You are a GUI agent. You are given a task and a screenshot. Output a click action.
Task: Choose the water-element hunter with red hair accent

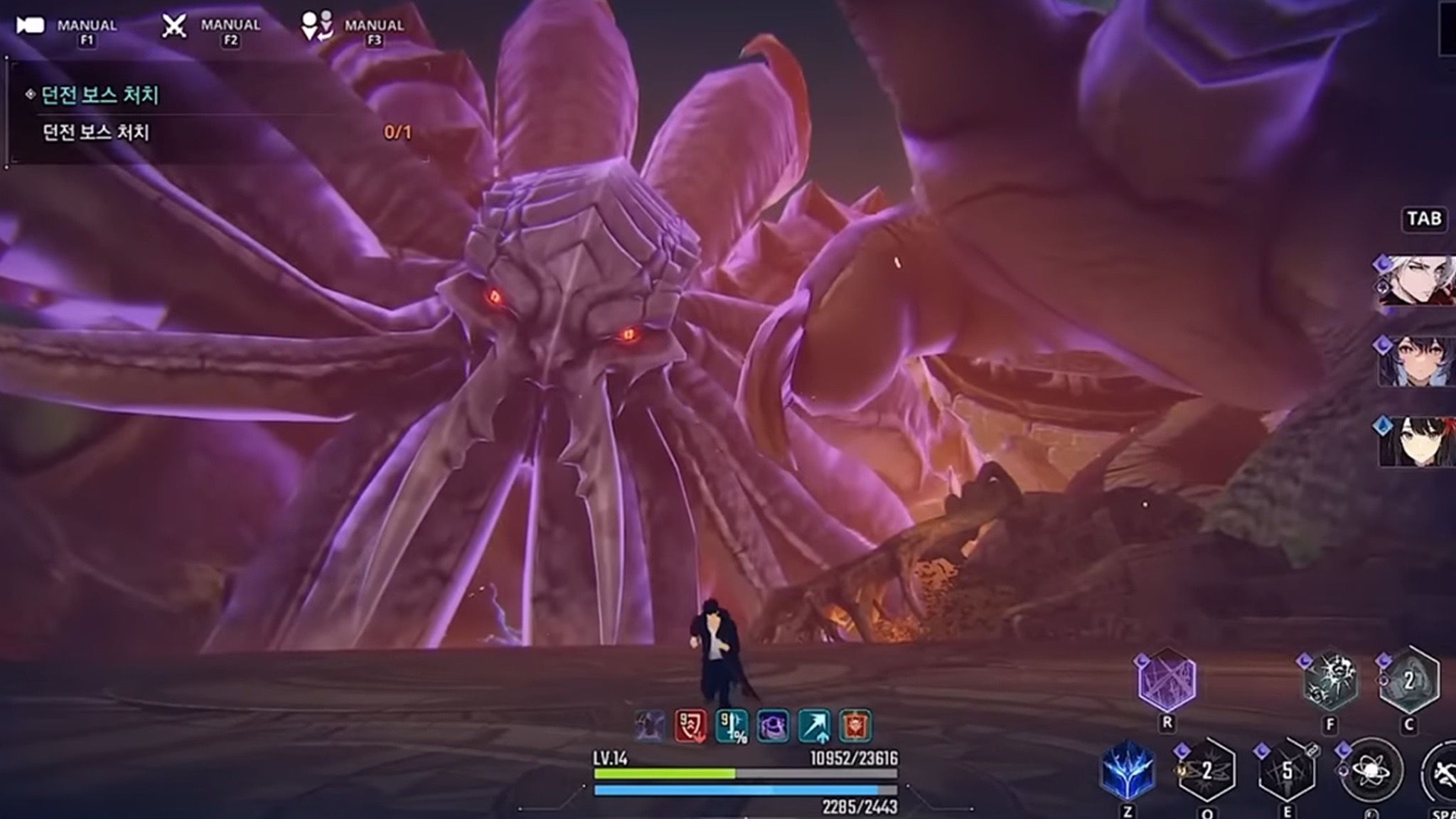[1415, 441]
